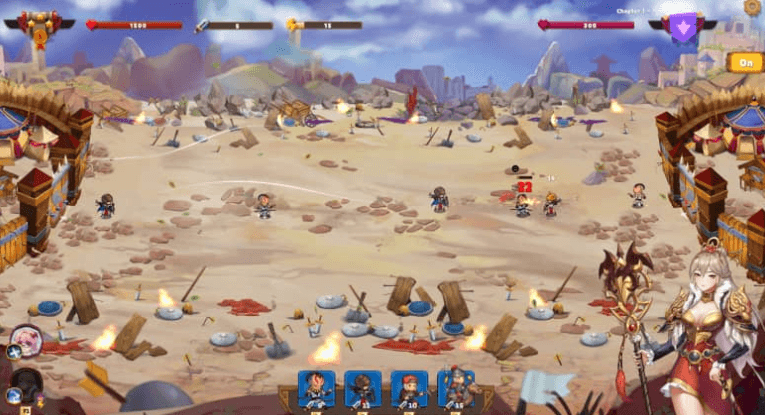Toggle the orange On button
Screen dimensions: 765x415
coord(745,62)
